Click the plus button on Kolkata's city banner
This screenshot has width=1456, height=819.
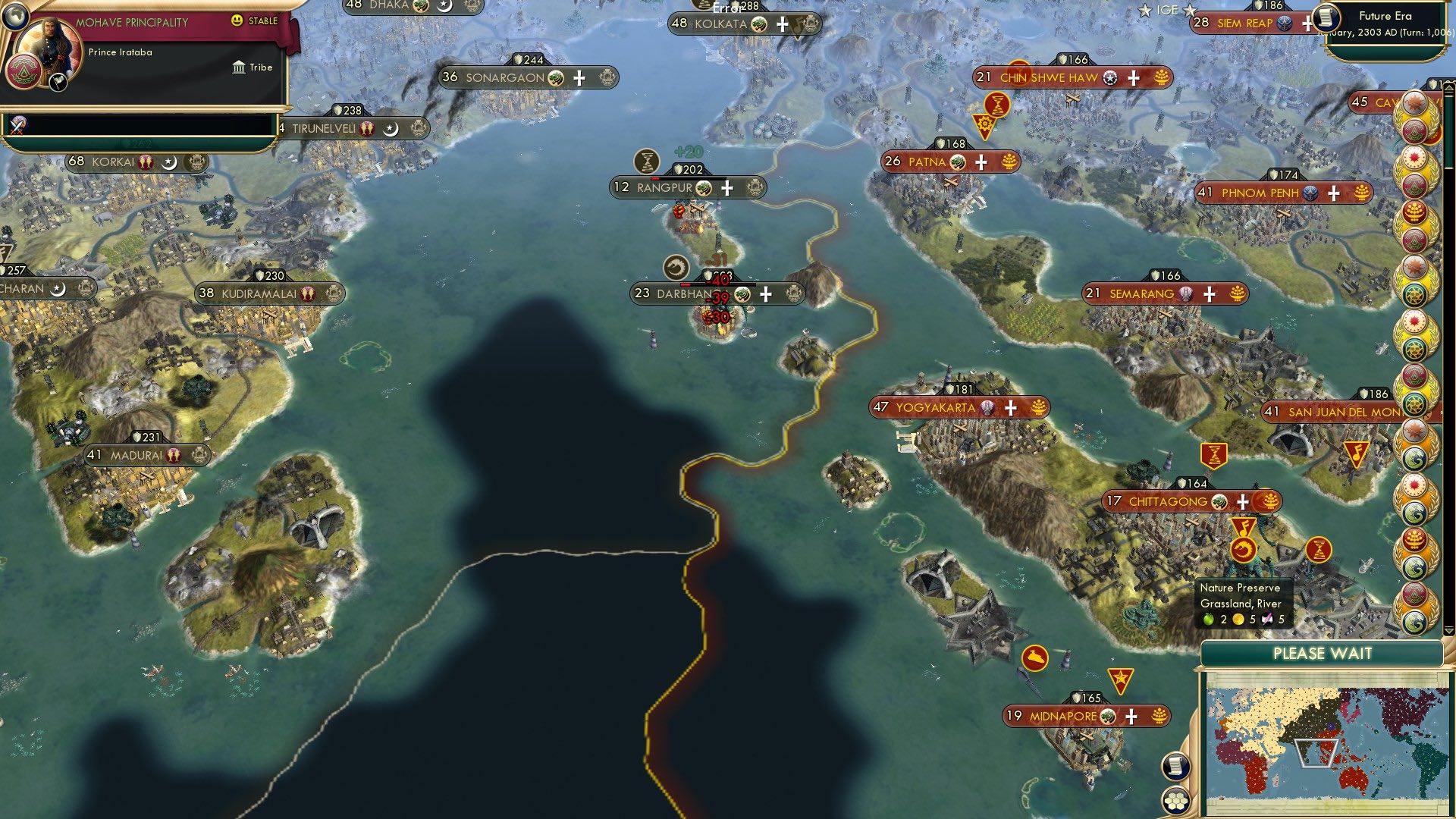tap(781, 24)
